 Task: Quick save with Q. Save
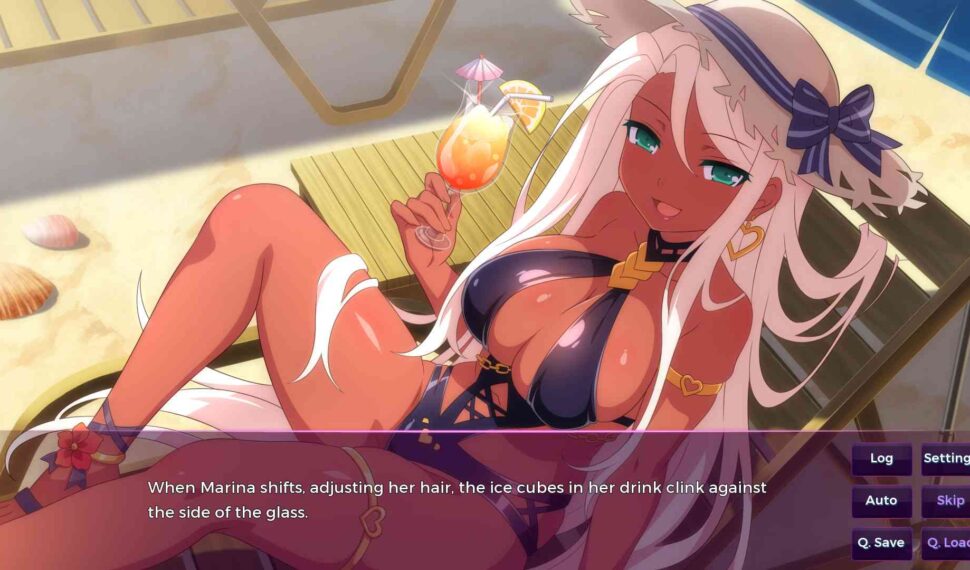[881, 543]
